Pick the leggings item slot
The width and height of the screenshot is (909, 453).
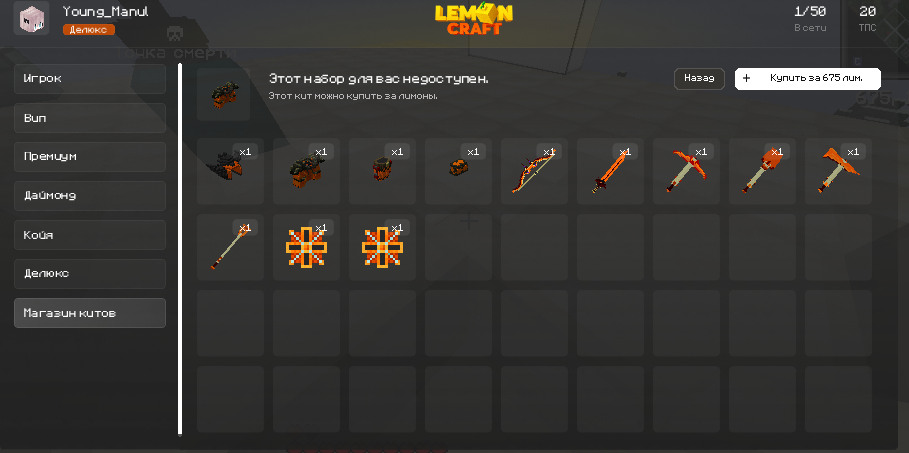tap(382, 171)
